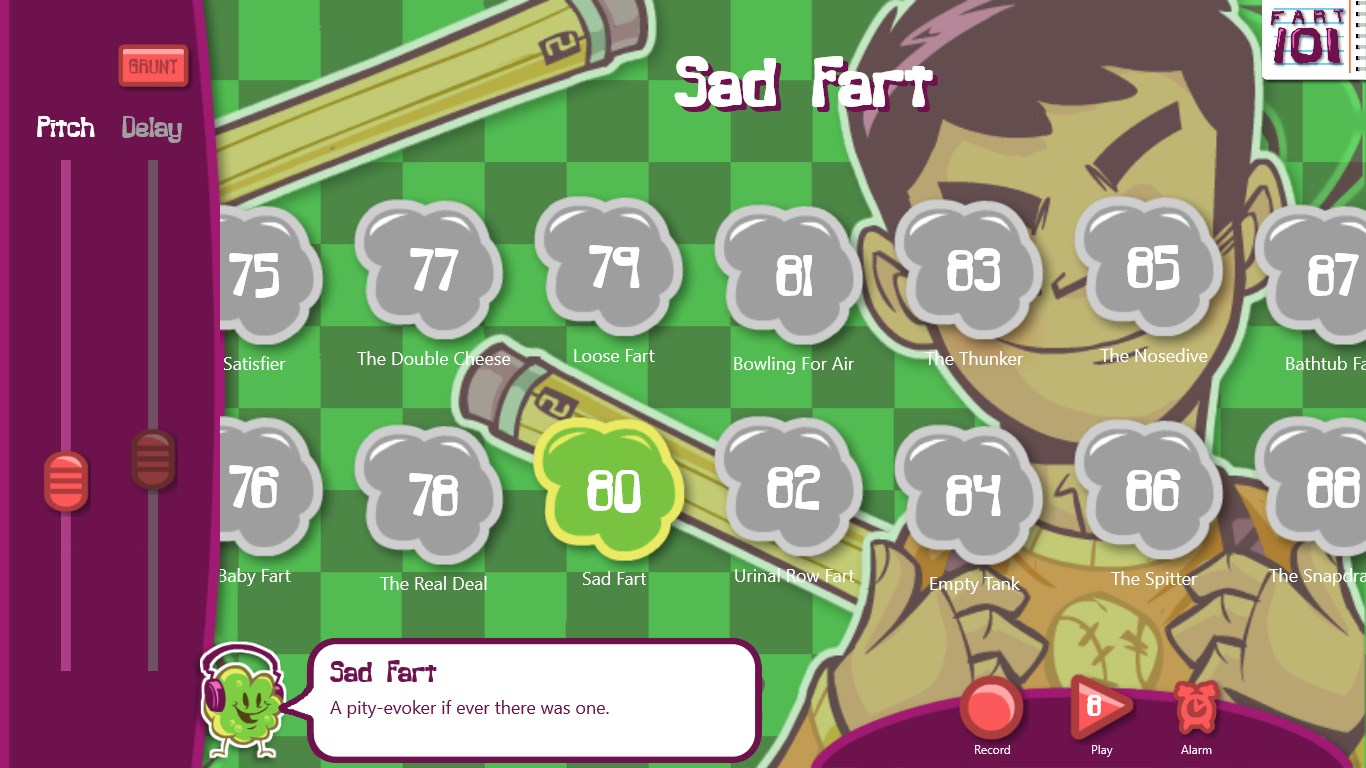Click the highlighted 80 Sad Fart cloud
1366x768 pixels.
click(x=613, y=490)
